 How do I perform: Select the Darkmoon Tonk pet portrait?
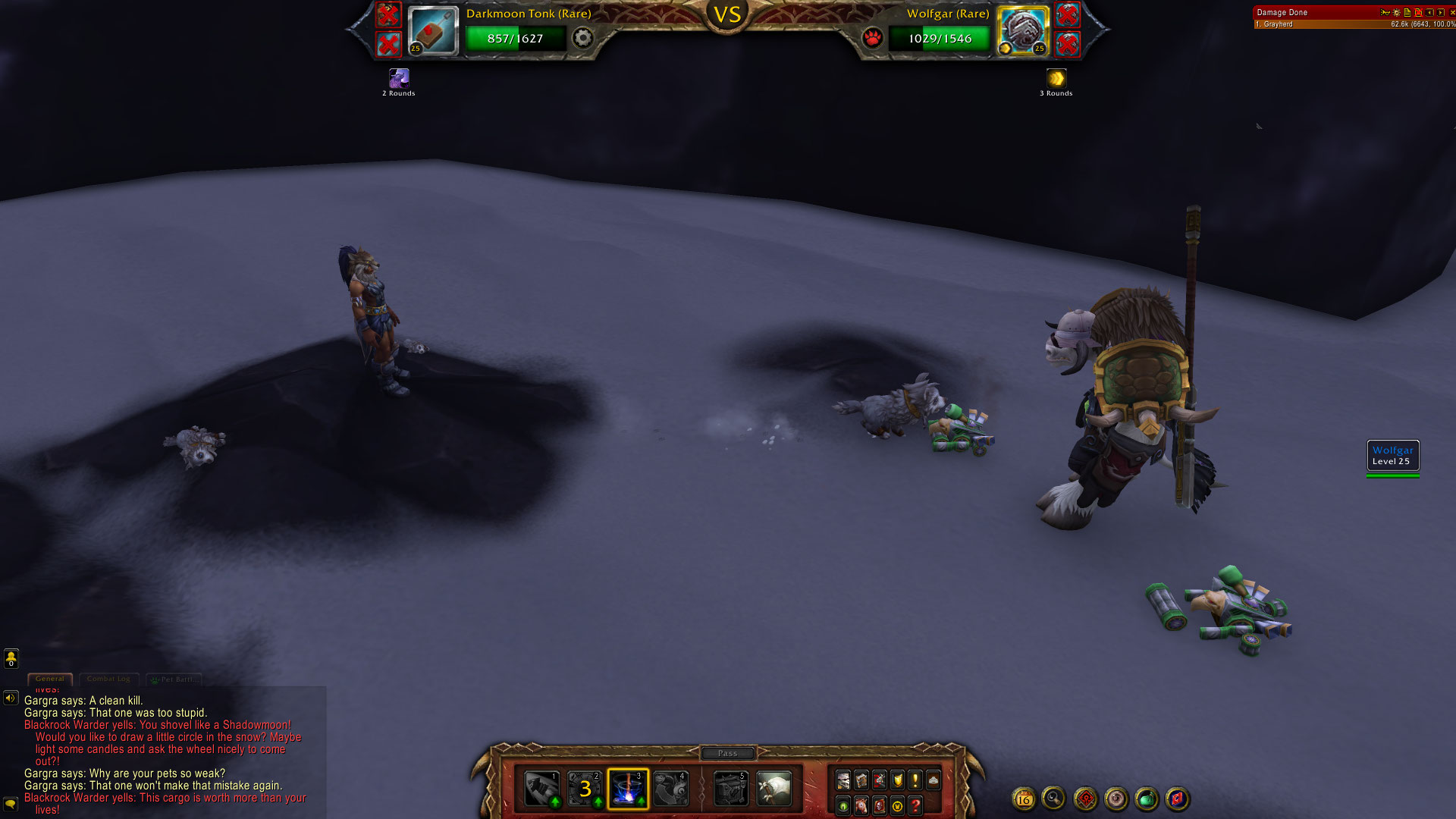tap(433, 31)
